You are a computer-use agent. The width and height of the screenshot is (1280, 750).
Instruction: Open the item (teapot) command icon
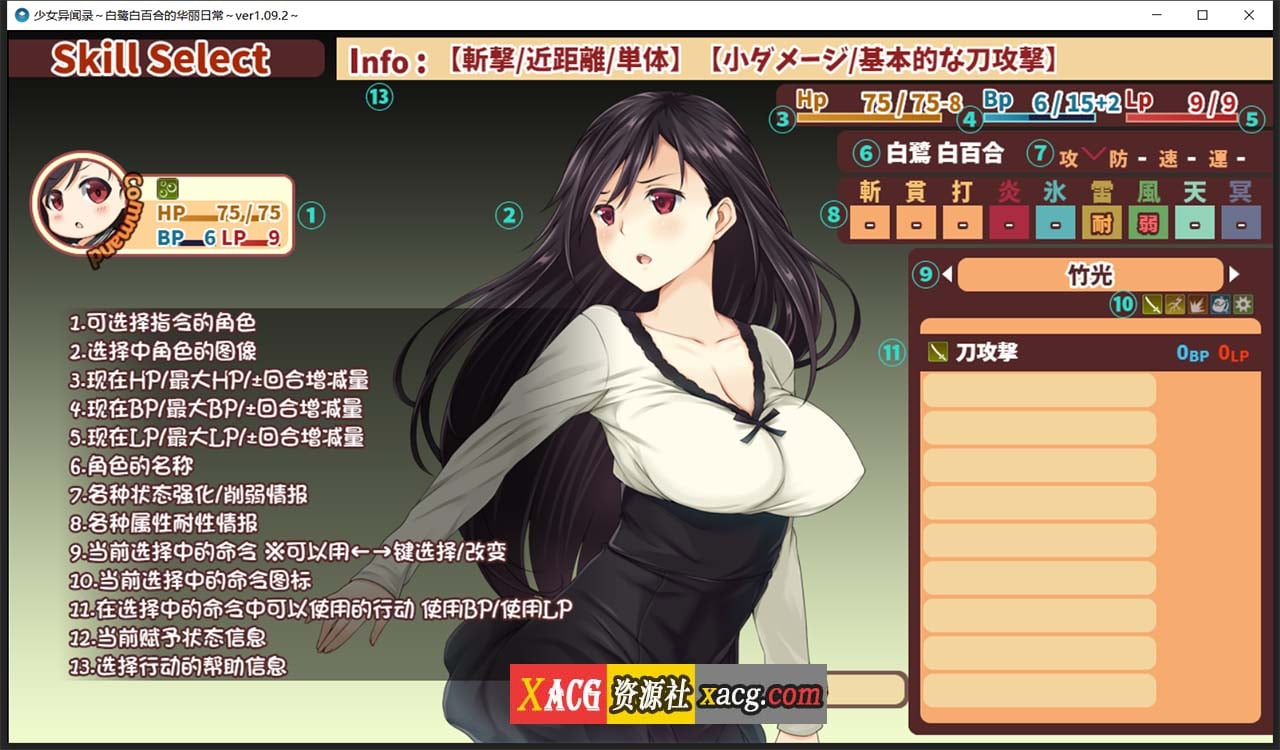[x=1220, y=305]
